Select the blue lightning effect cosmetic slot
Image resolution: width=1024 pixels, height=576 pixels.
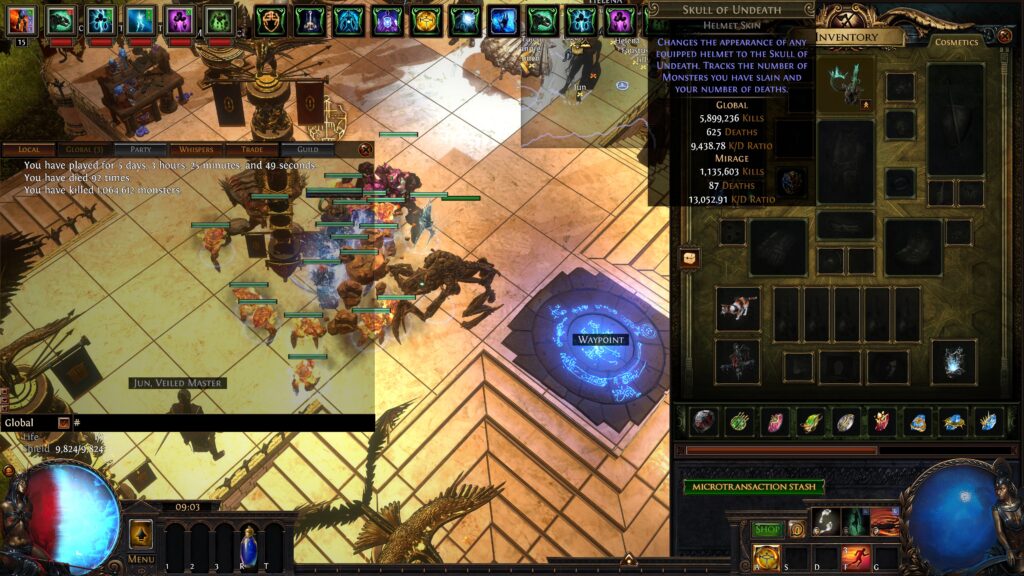953,362
